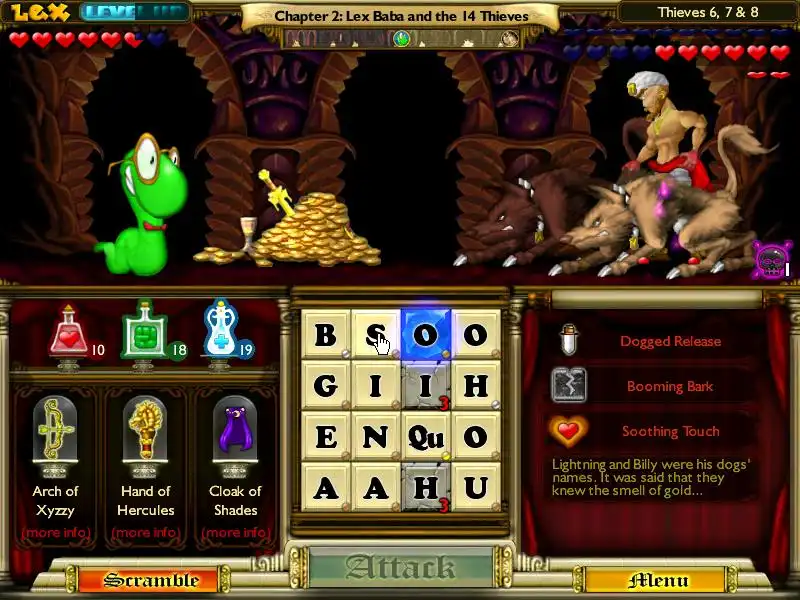This screenshot has width=800, height=600.
Task: Submit the word with Attack
Action: point(401,568)
